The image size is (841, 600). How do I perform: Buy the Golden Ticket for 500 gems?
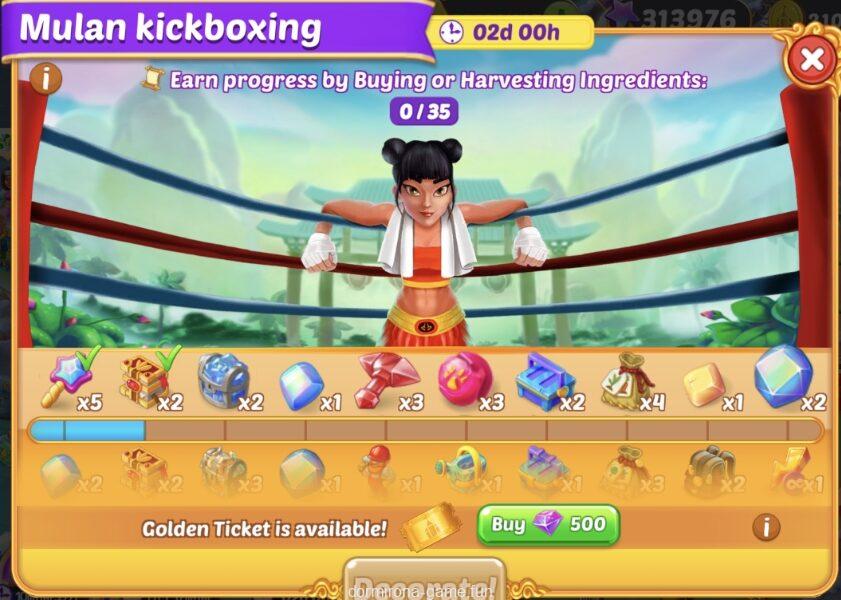(548, 525)
